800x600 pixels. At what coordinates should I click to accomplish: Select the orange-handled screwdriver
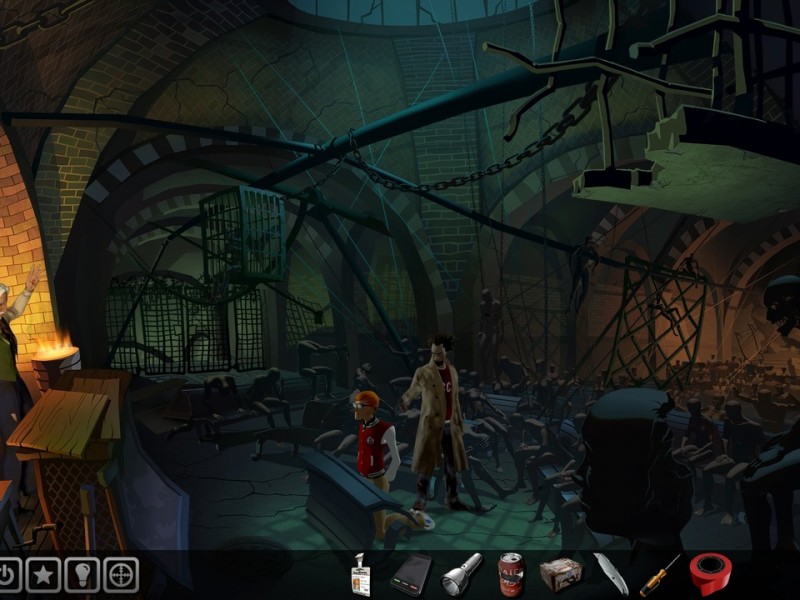[x=660, y=576]
